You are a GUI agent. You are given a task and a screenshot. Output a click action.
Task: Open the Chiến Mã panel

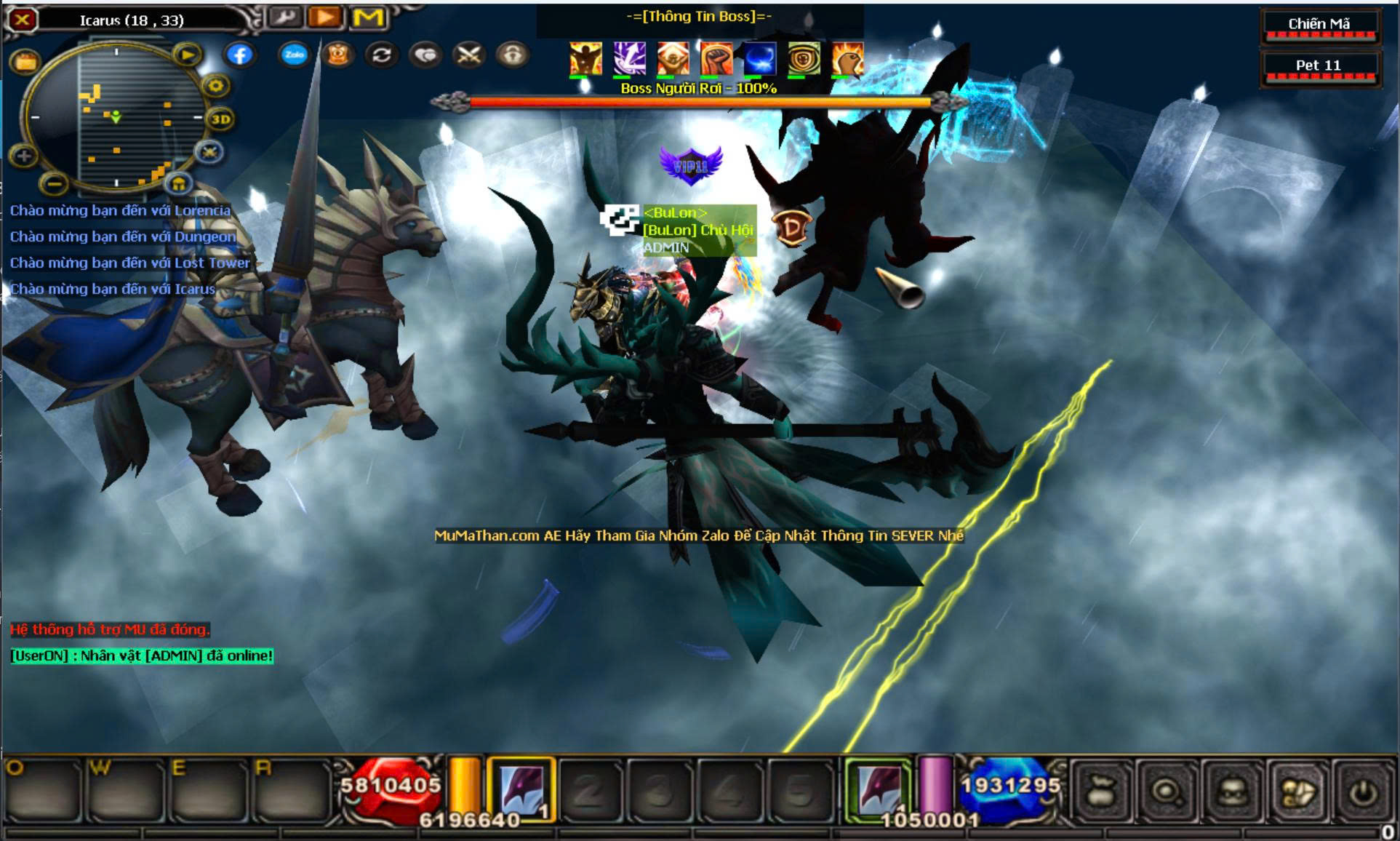1319,25
